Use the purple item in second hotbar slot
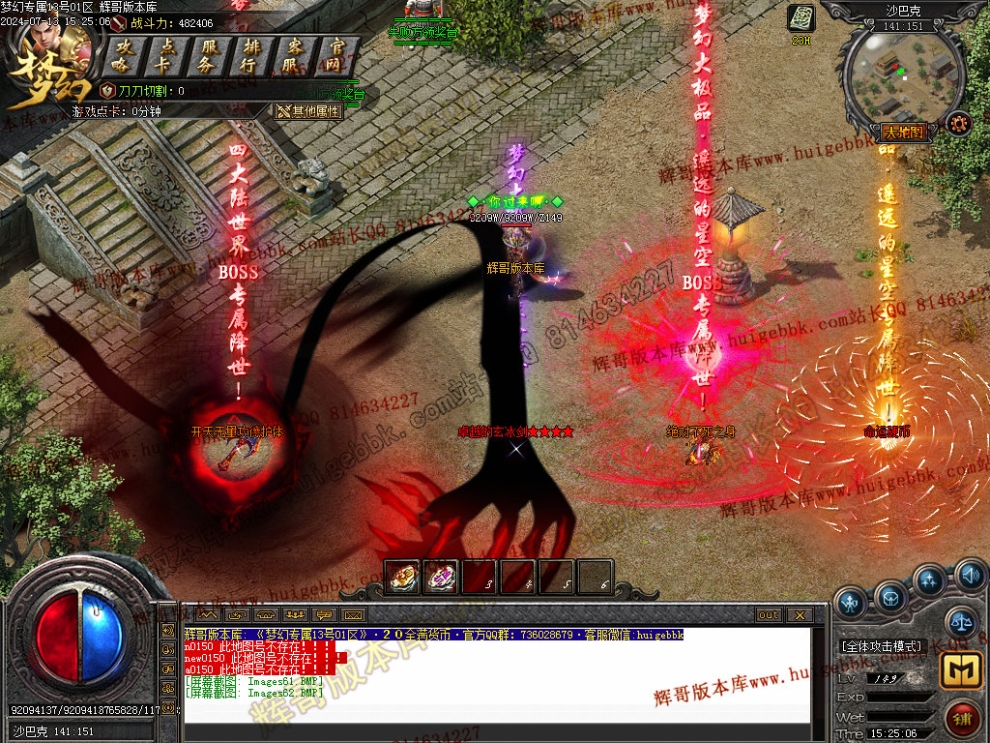This screenshot has height=743, width=990. coord(440,576)
